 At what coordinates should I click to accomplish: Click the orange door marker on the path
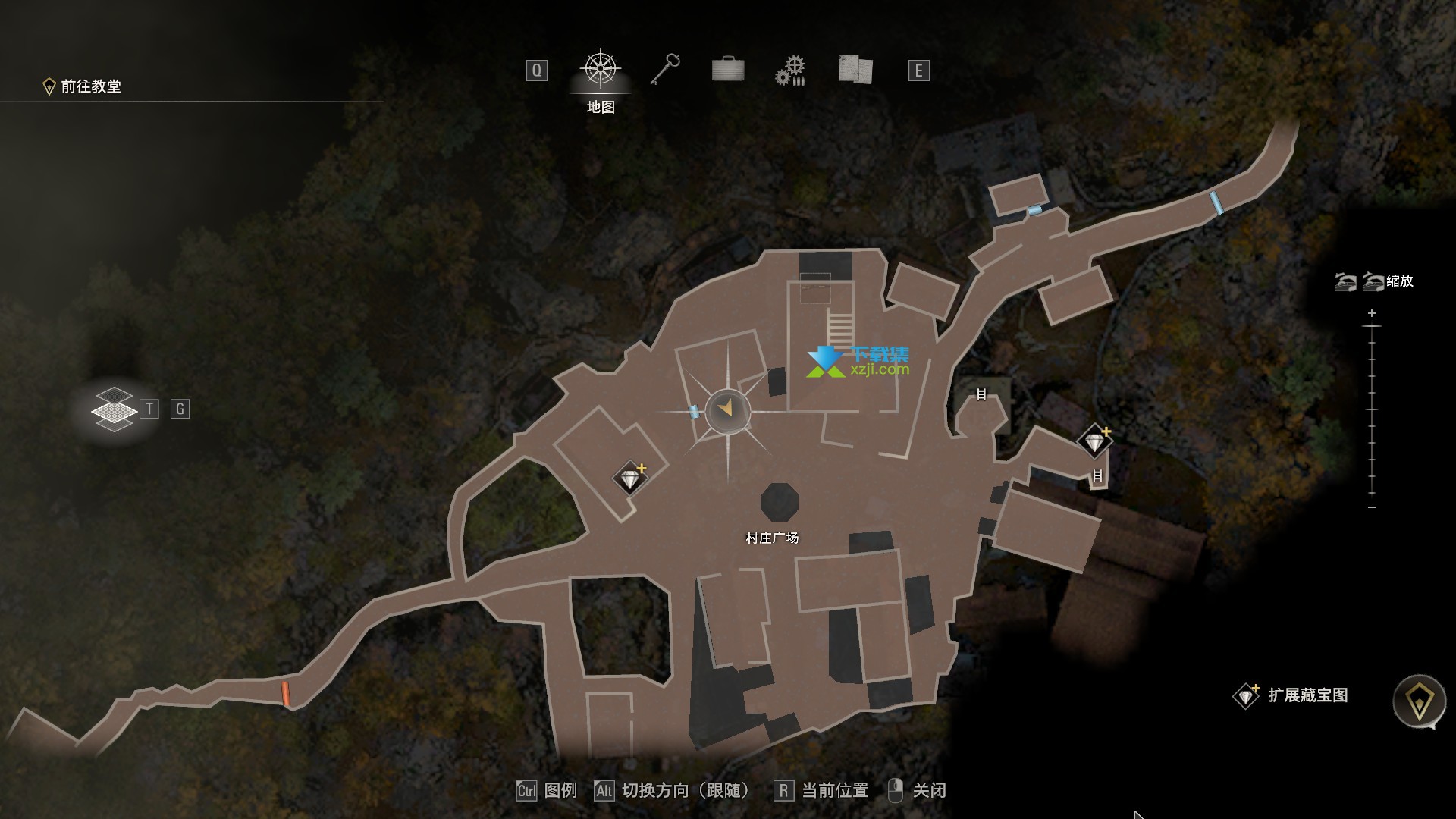click(x=286, y=693)
